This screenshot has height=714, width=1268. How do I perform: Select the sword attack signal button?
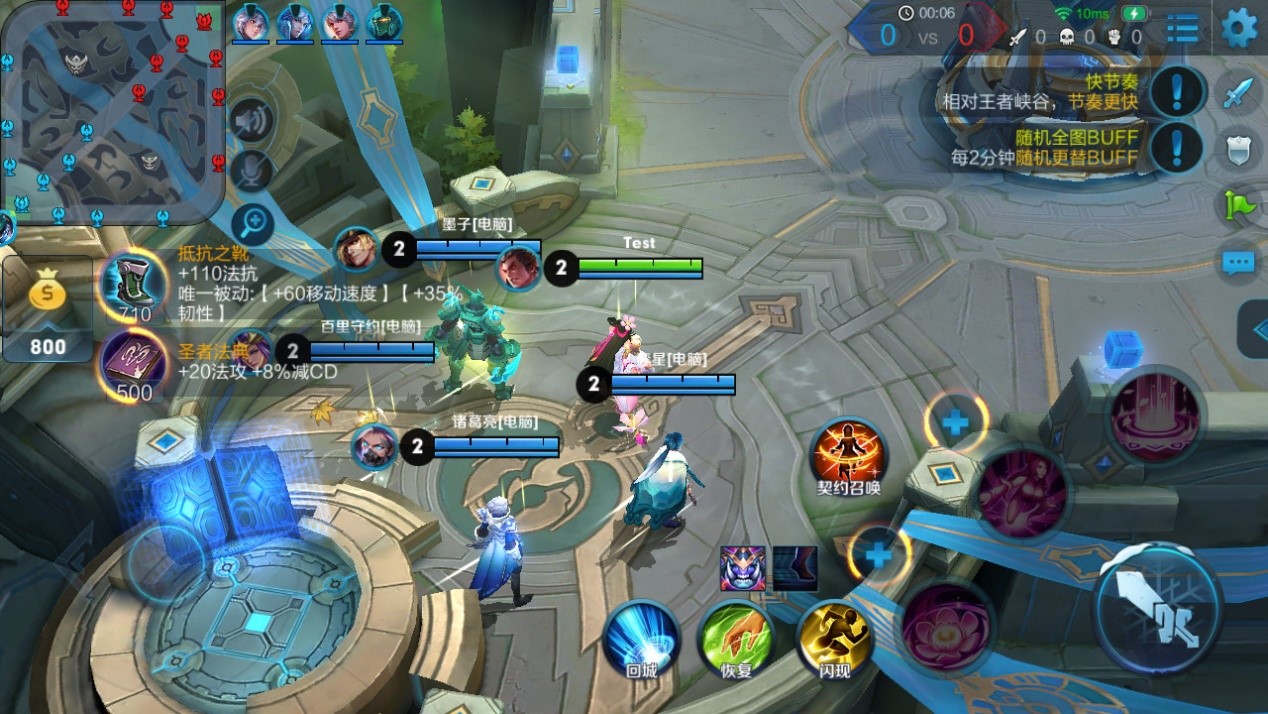click(1239, 93)
